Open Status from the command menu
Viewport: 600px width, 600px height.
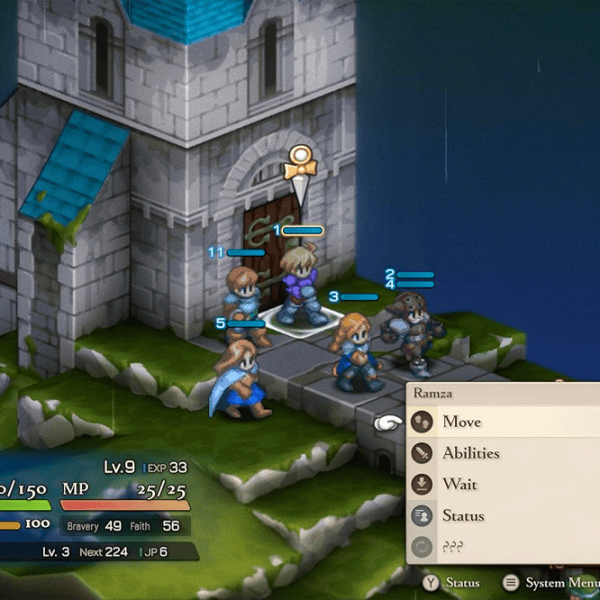pyautogui.click(x=463, y=516)
